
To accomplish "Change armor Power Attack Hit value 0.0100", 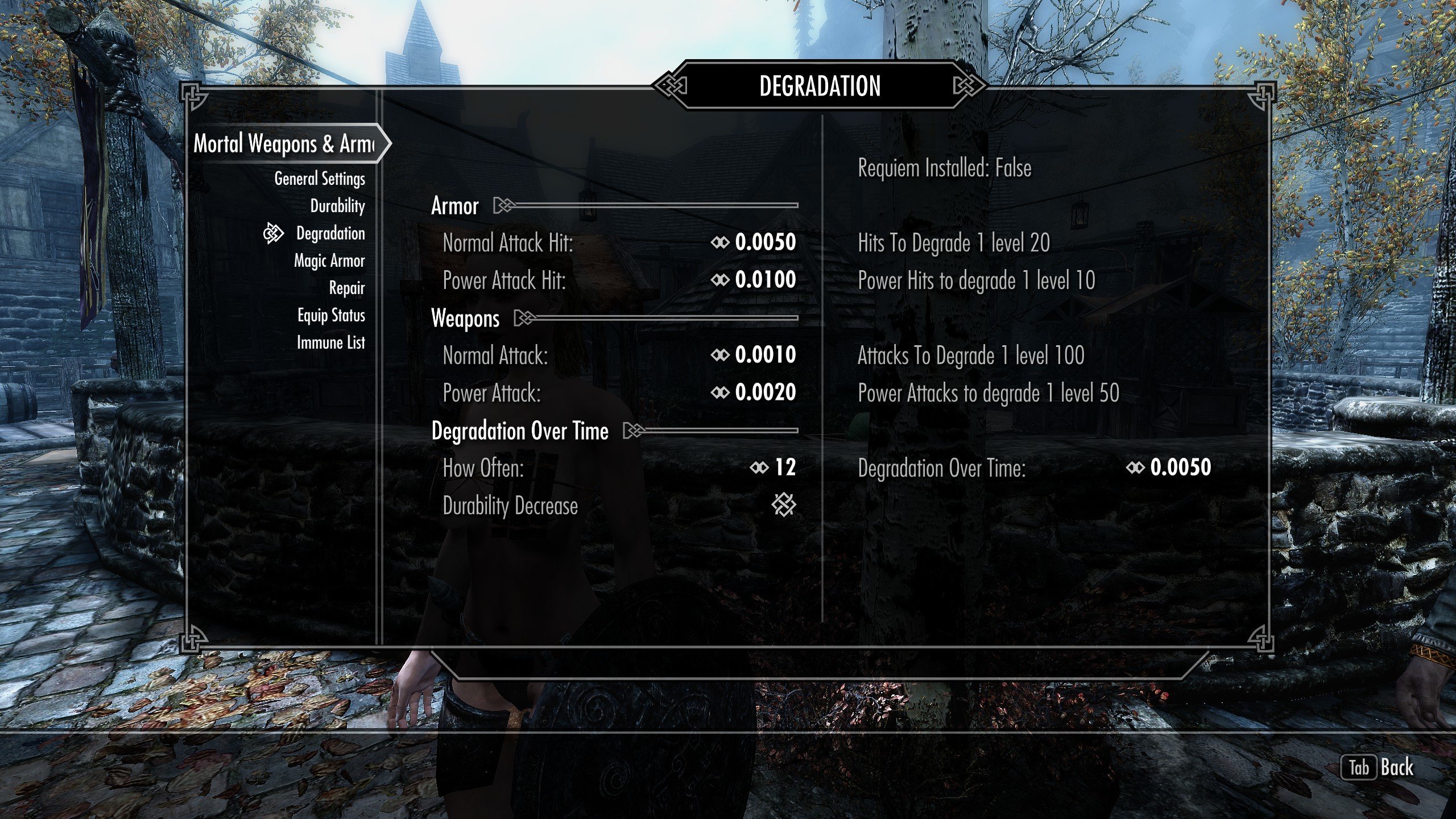I will coord(764,280).
